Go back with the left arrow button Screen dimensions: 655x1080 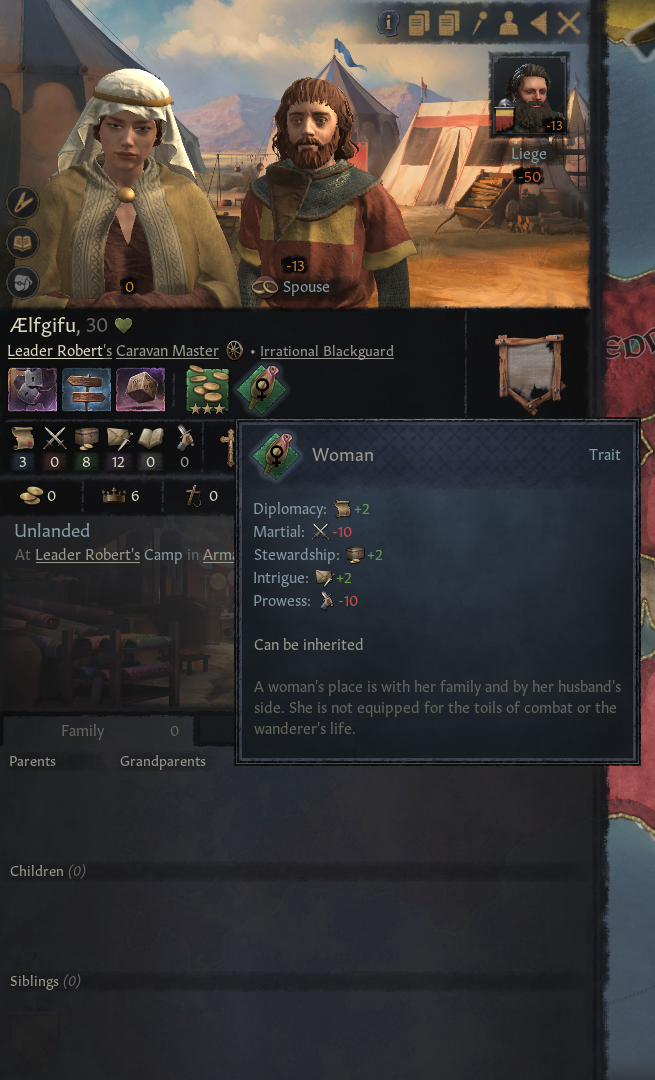point(539,24)
